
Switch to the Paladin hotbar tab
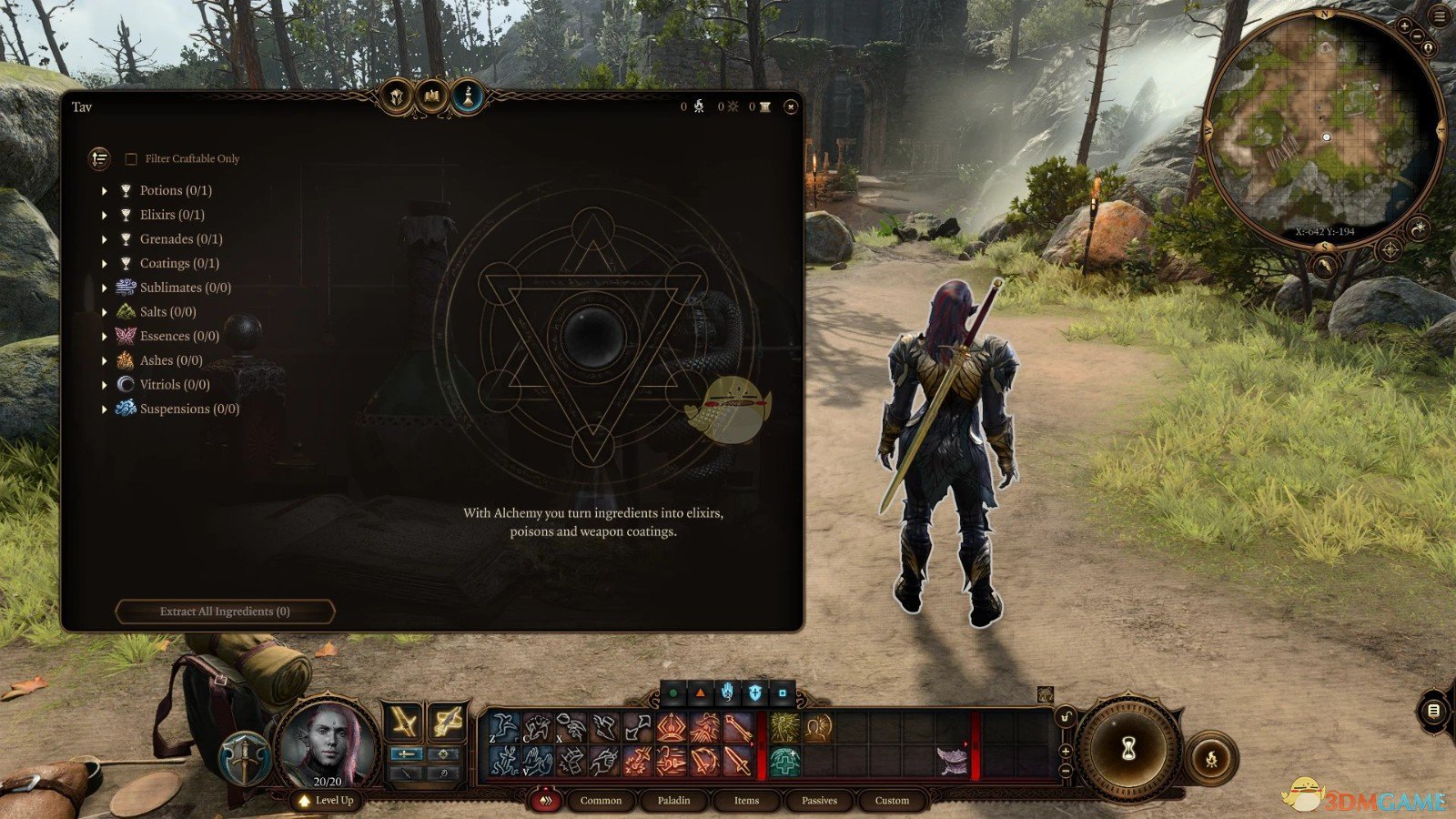(x=673, y=801)
